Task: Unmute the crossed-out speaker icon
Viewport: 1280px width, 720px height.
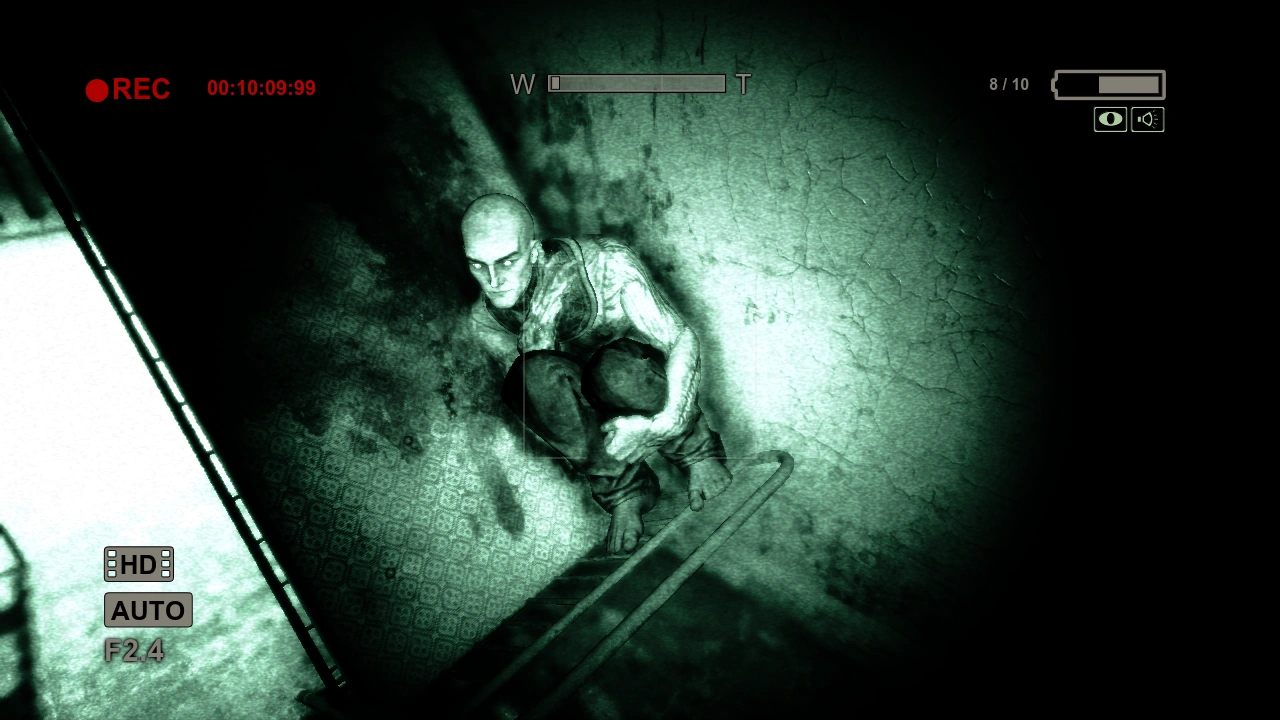Action: tap(1147, 119)
